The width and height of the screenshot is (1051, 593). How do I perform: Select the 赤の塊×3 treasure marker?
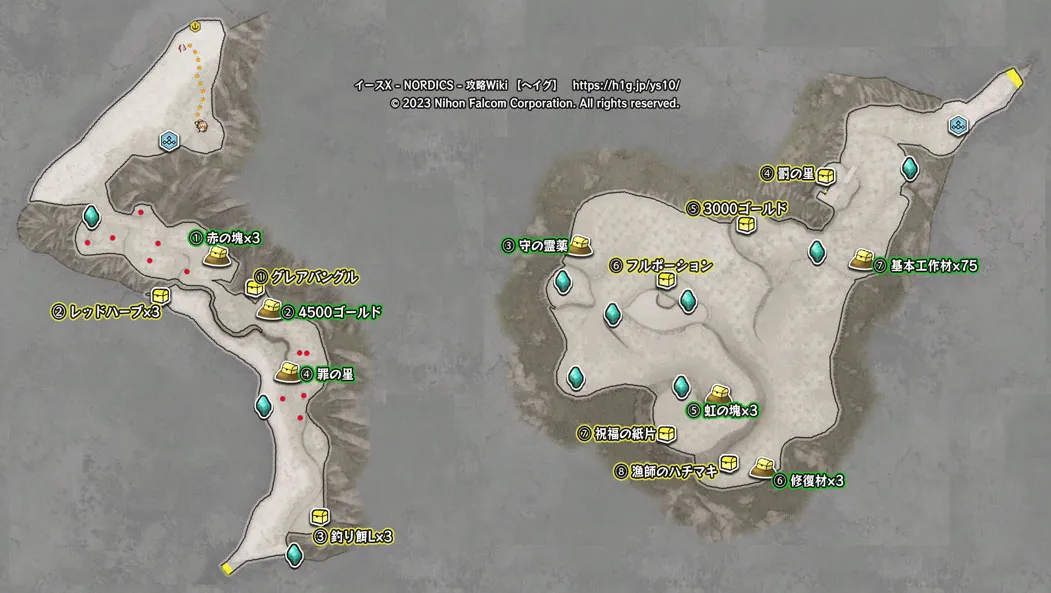click(x=217, y=257)
